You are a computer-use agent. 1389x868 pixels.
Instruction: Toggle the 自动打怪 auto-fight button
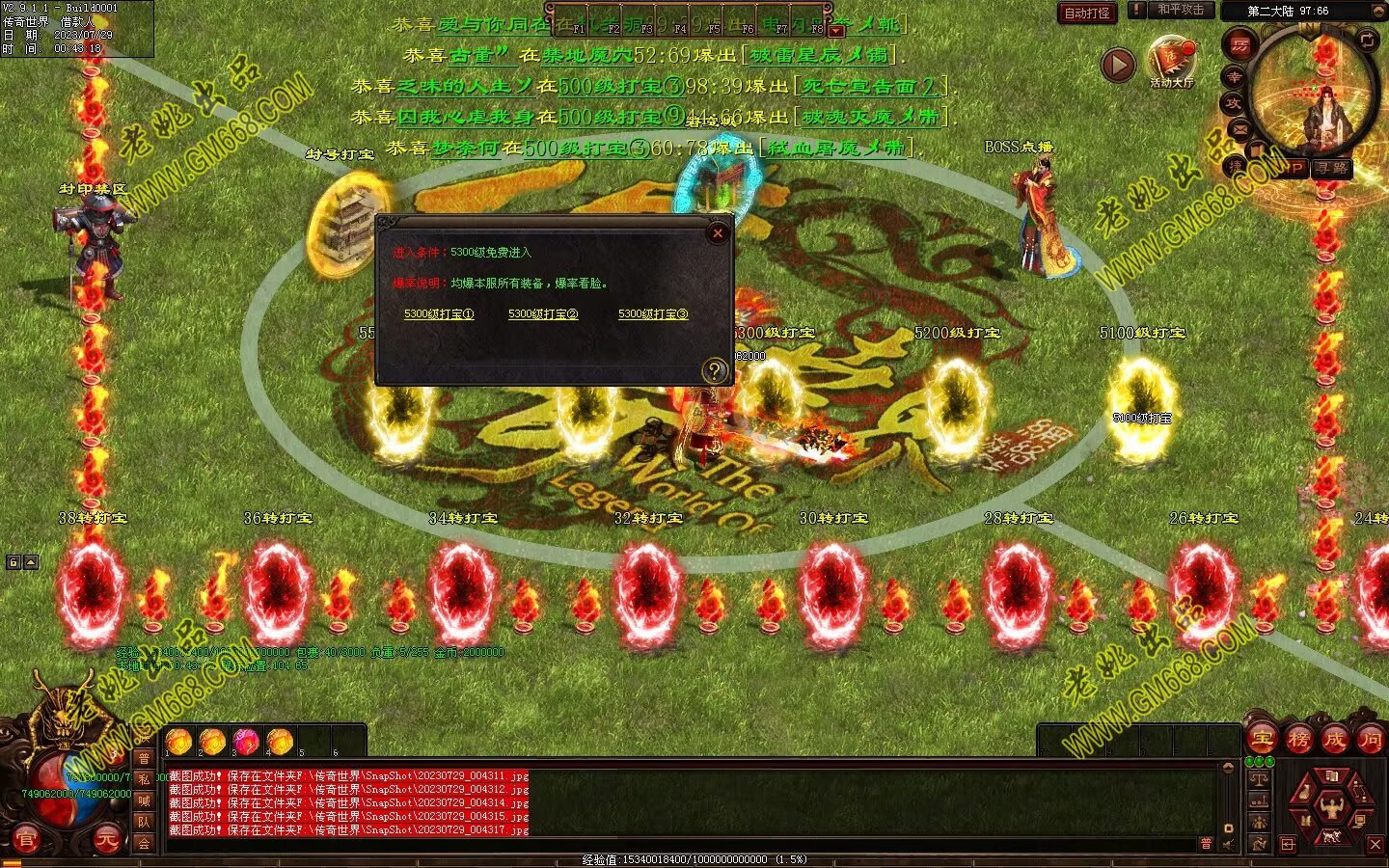click(1086, 13)
